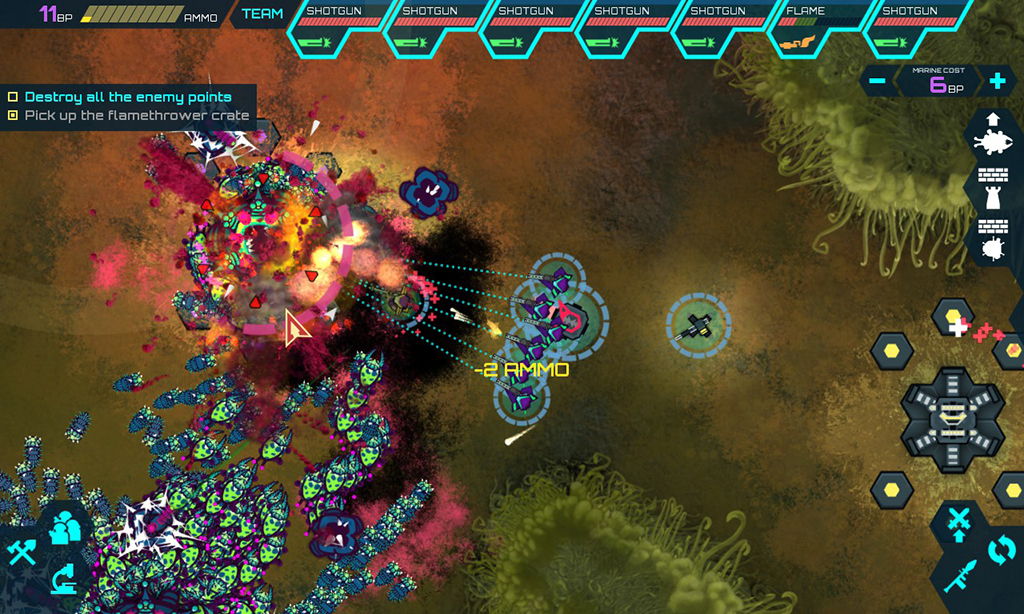The height and width of the screenshot is (614, 1024).
Task: Click the circular arrows swap icon
Action: [1001, 549]
